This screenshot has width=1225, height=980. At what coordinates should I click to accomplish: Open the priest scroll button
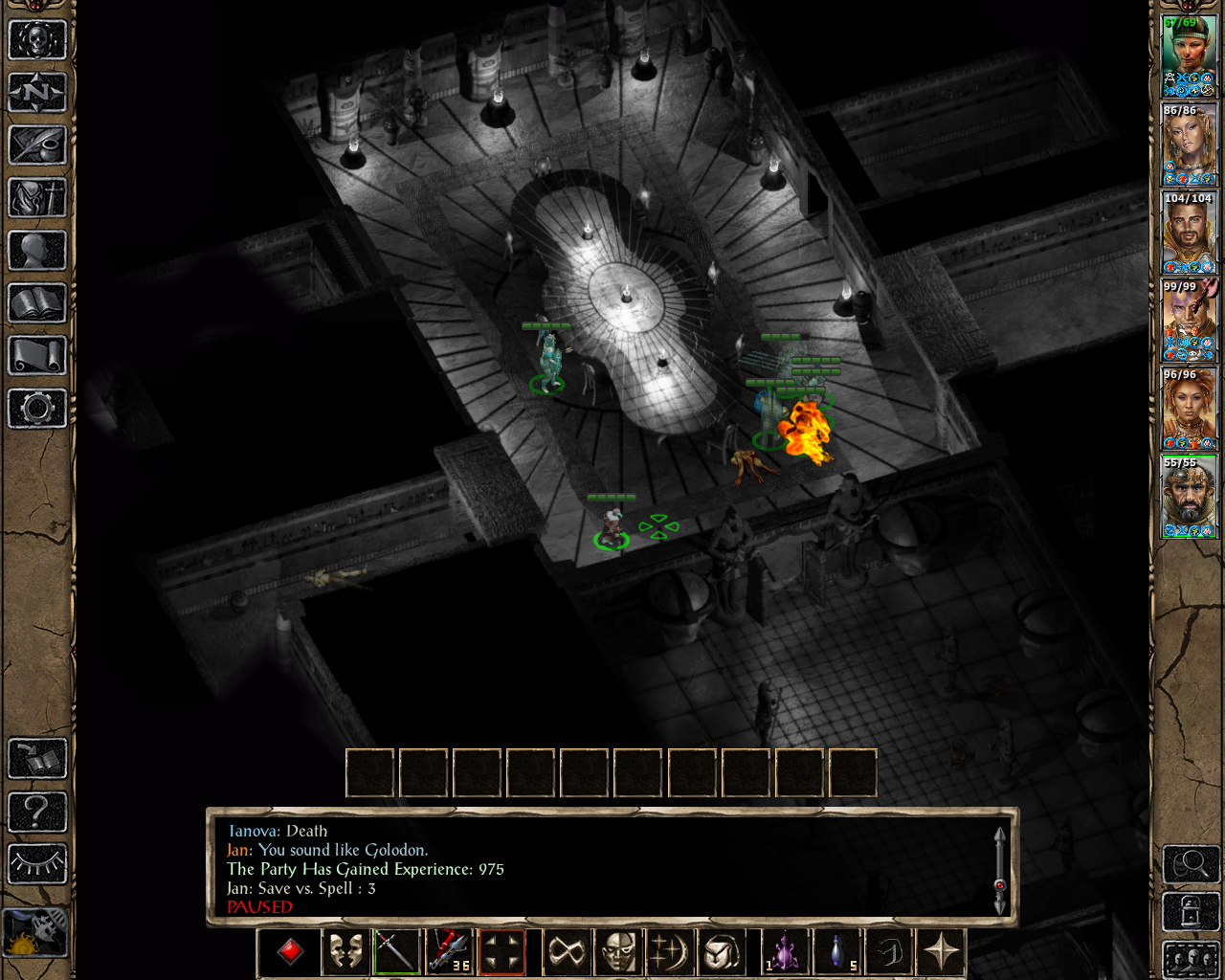37,356
